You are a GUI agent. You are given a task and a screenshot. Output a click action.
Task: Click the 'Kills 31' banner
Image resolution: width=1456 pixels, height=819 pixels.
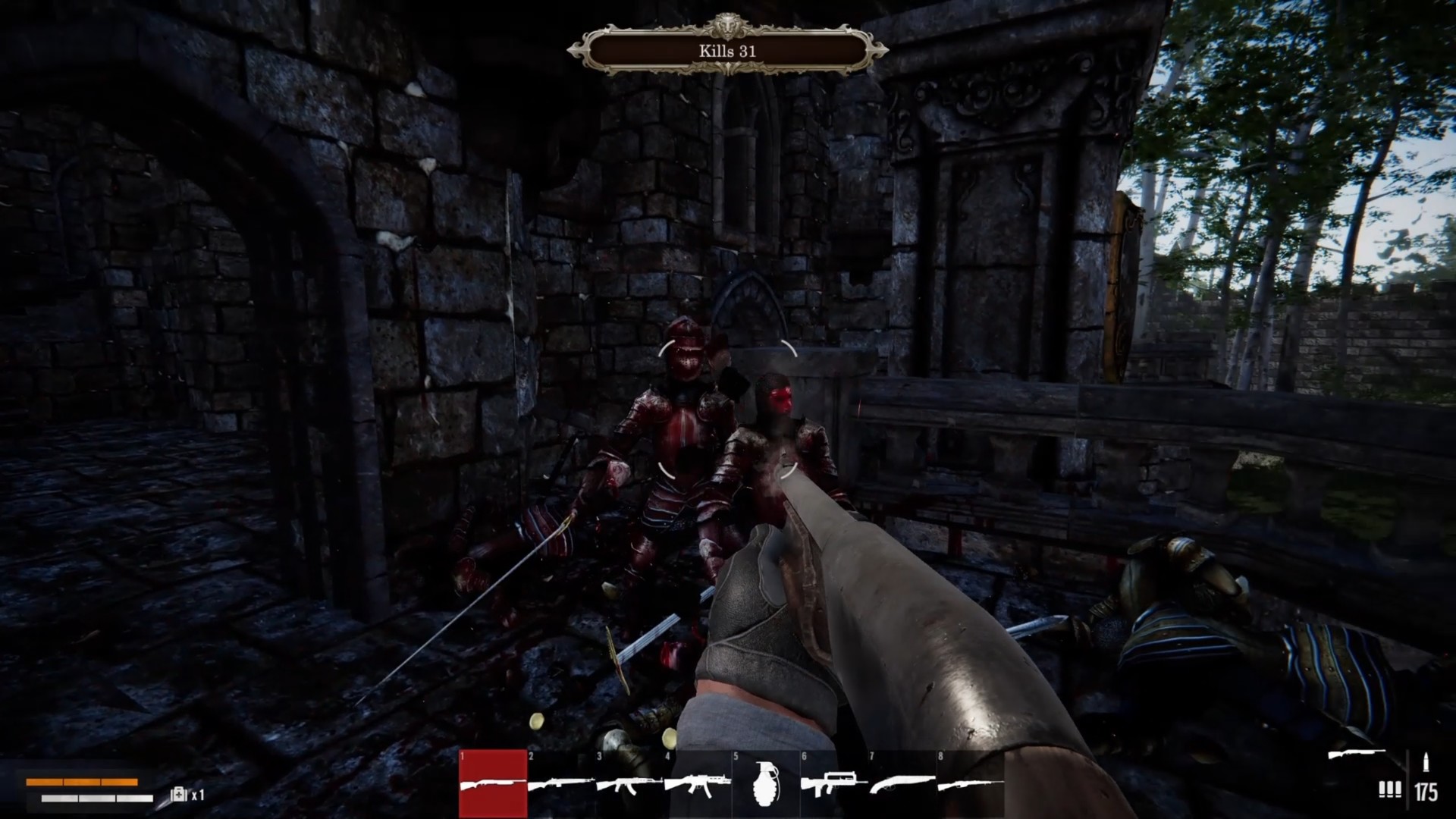[726, 52]
